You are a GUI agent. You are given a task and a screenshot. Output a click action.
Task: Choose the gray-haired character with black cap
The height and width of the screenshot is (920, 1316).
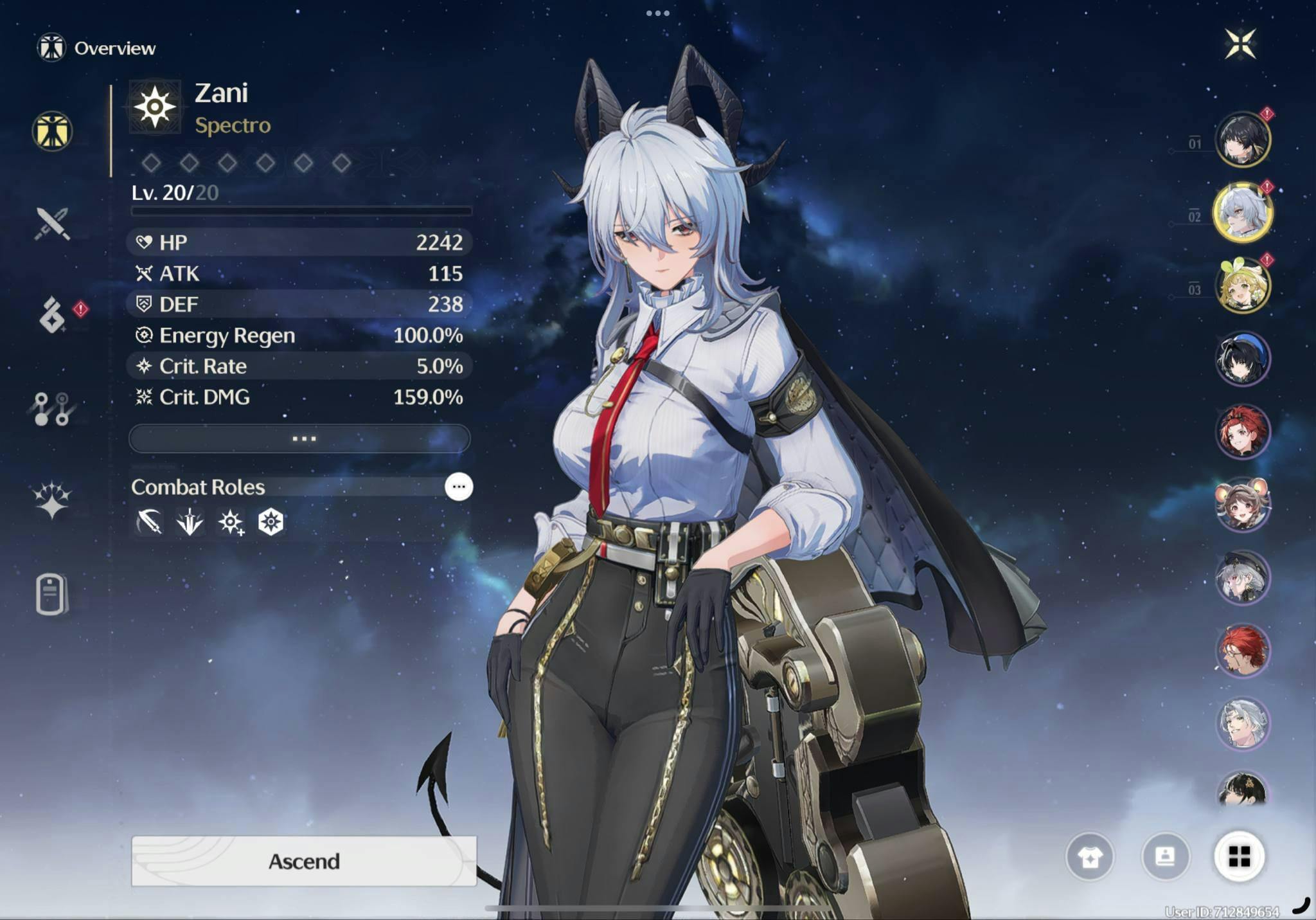tap(1242, 578)
